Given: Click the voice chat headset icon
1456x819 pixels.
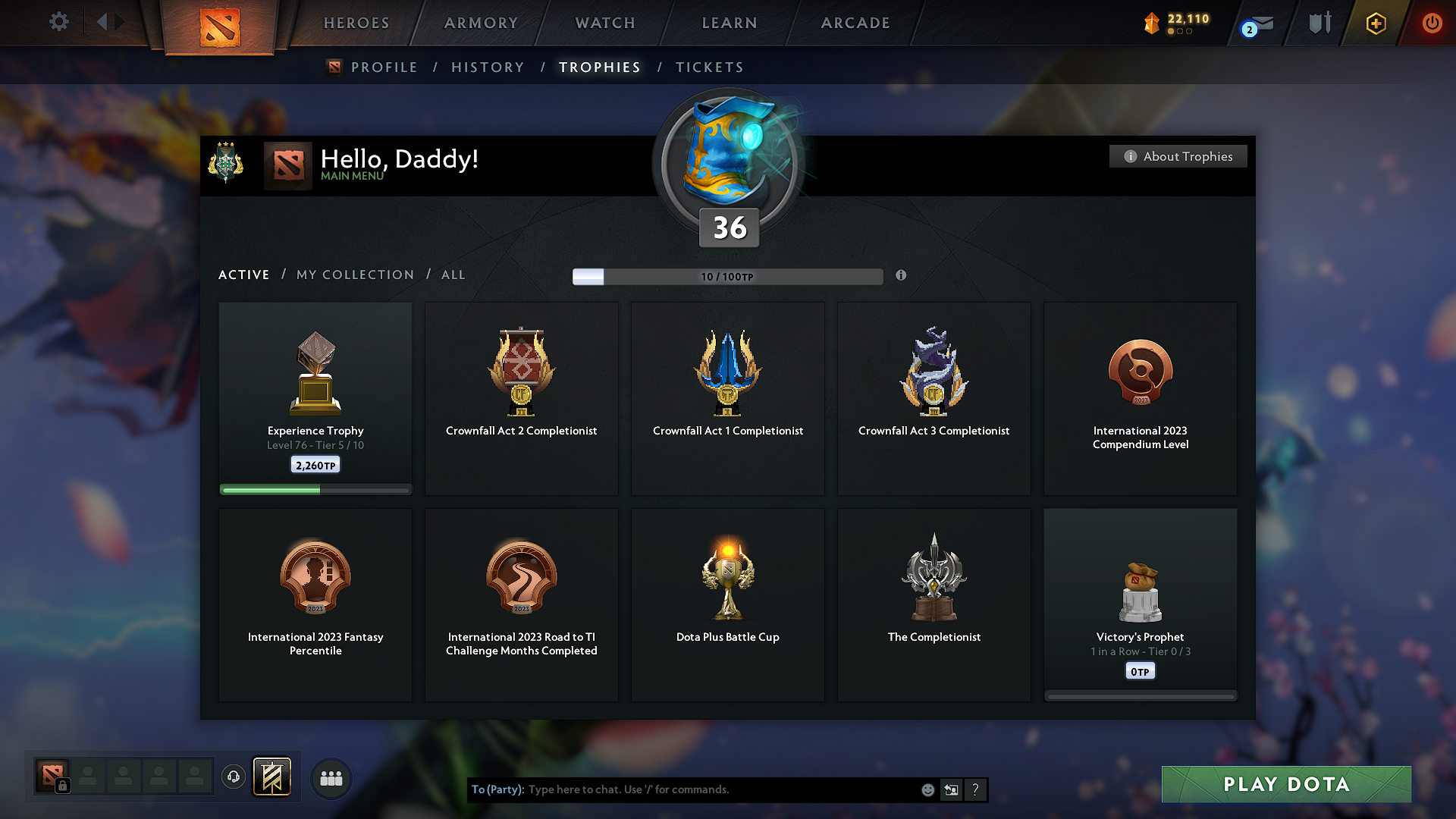Looking at the screenshot, I should pos(234,777).
